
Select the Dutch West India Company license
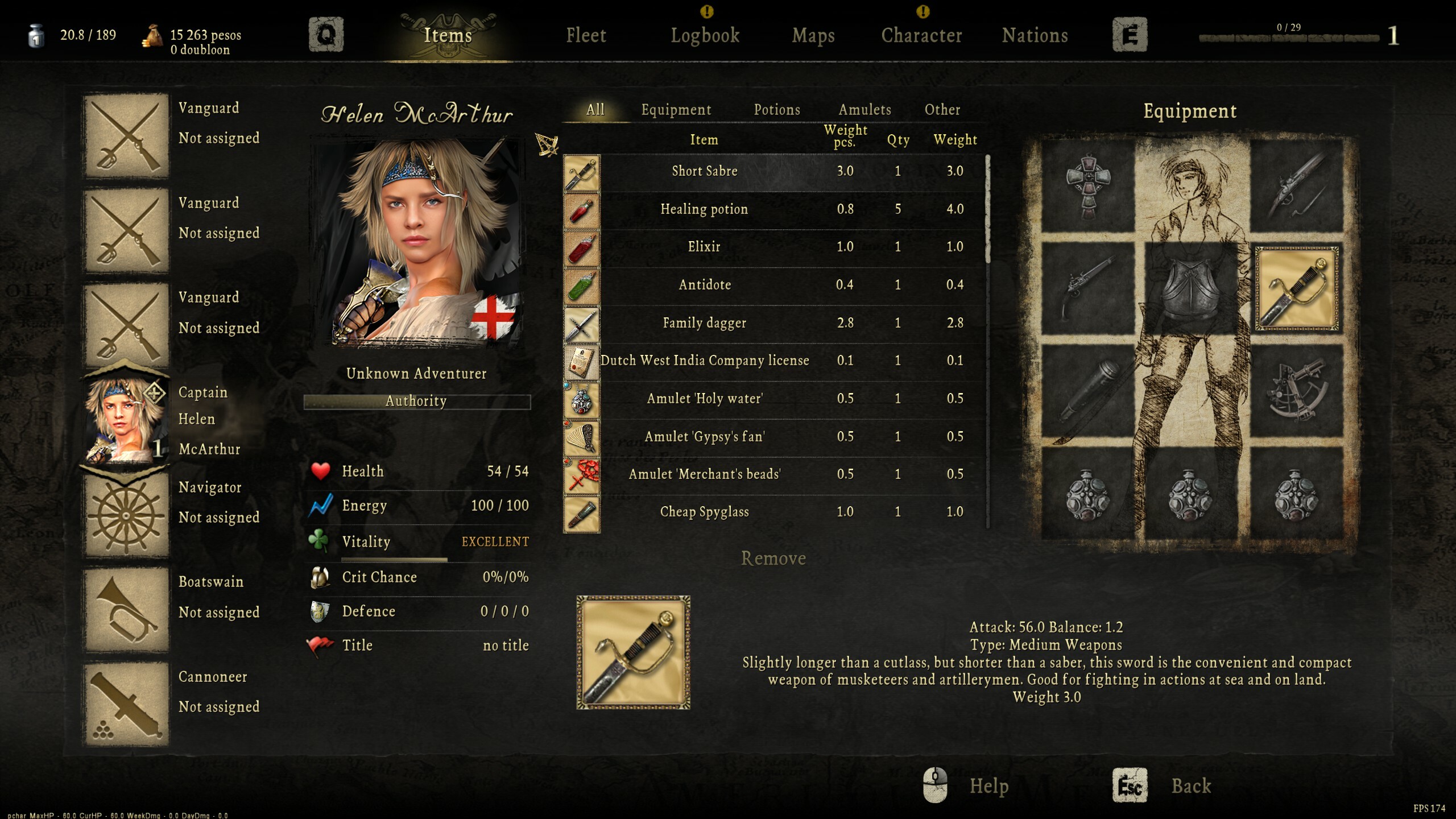[704, 361]
